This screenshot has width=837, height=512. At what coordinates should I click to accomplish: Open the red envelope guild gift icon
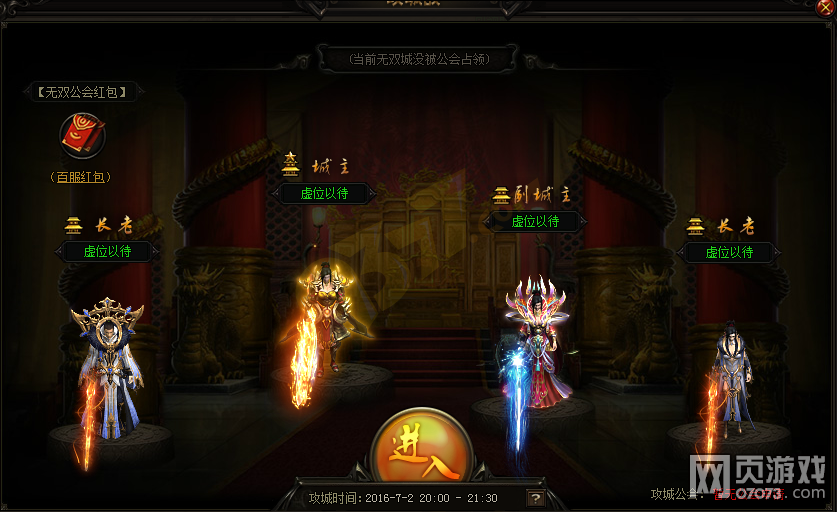(82, 136)
